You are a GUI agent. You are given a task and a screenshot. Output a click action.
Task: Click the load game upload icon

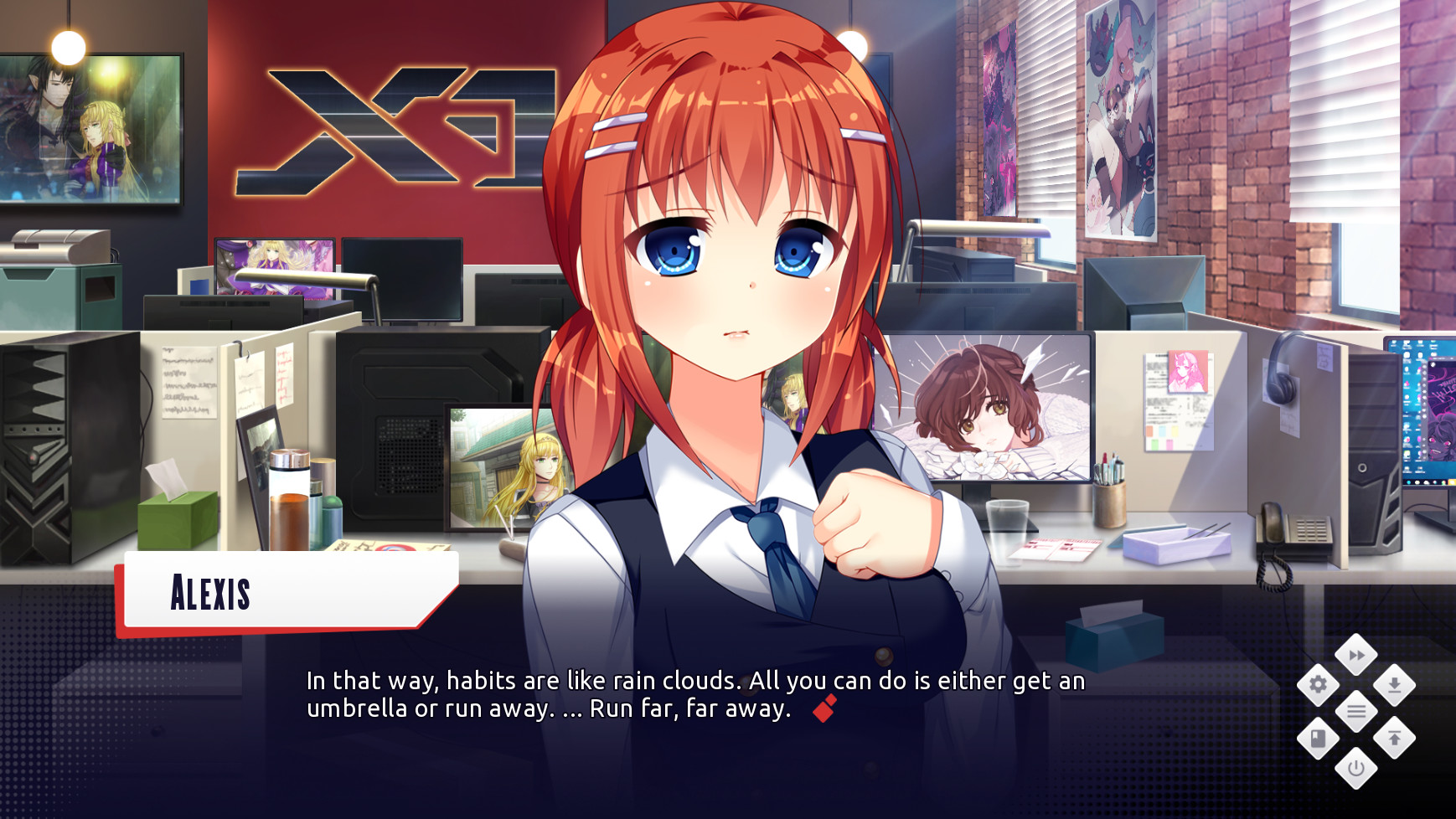[x=1396, y=739]
